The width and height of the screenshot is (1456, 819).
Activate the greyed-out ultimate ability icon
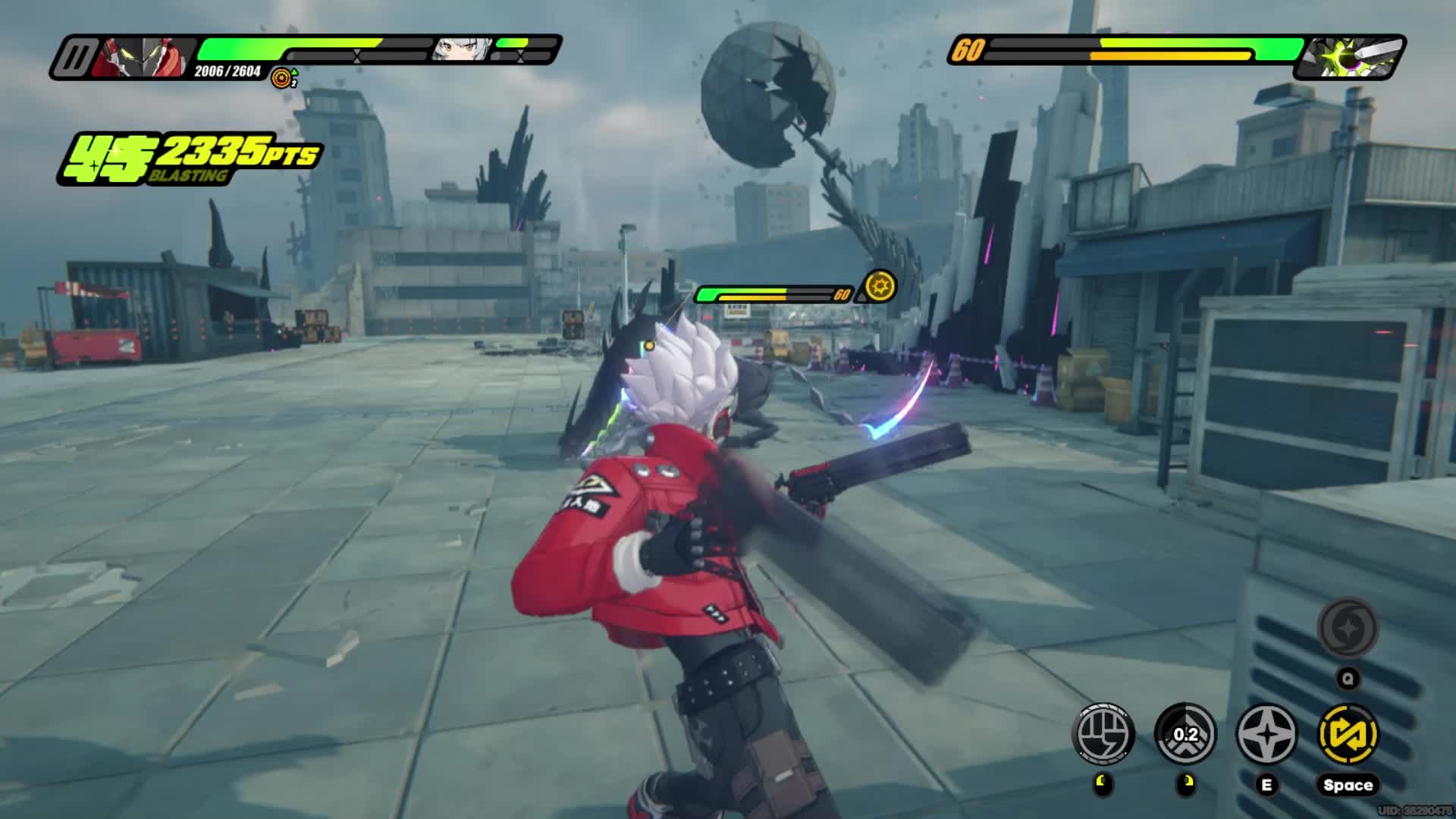(1348, 628)
